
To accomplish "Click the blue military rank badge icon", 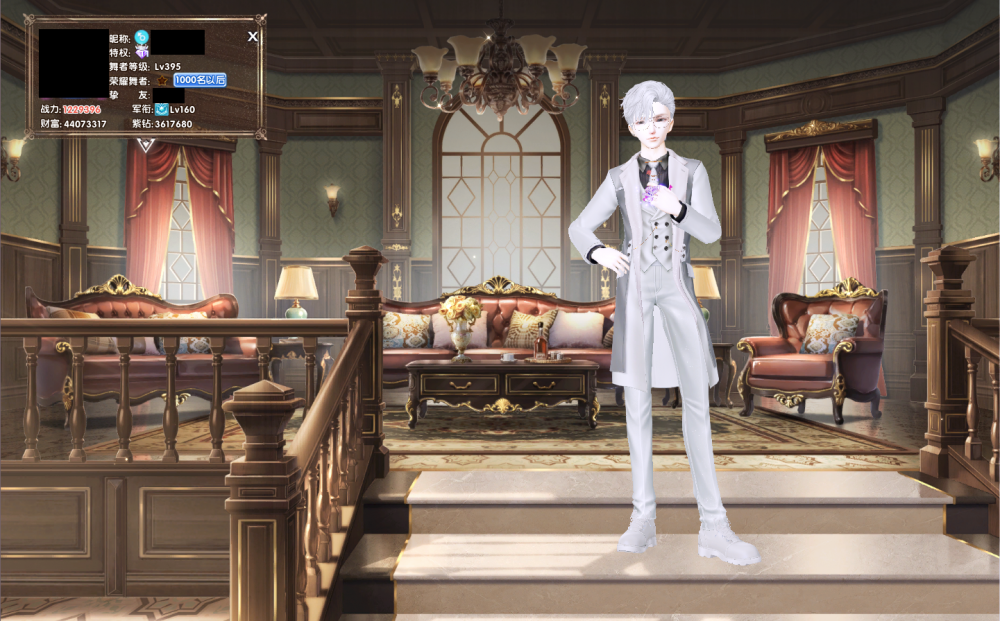I will tap(161, 108).
